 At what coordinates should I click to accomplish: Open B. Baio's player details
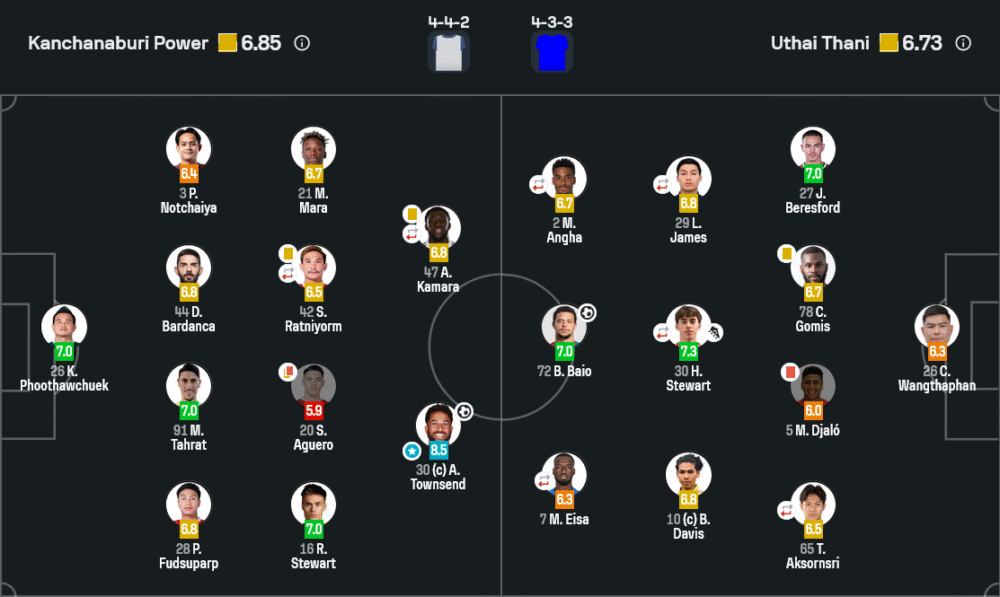564,327
